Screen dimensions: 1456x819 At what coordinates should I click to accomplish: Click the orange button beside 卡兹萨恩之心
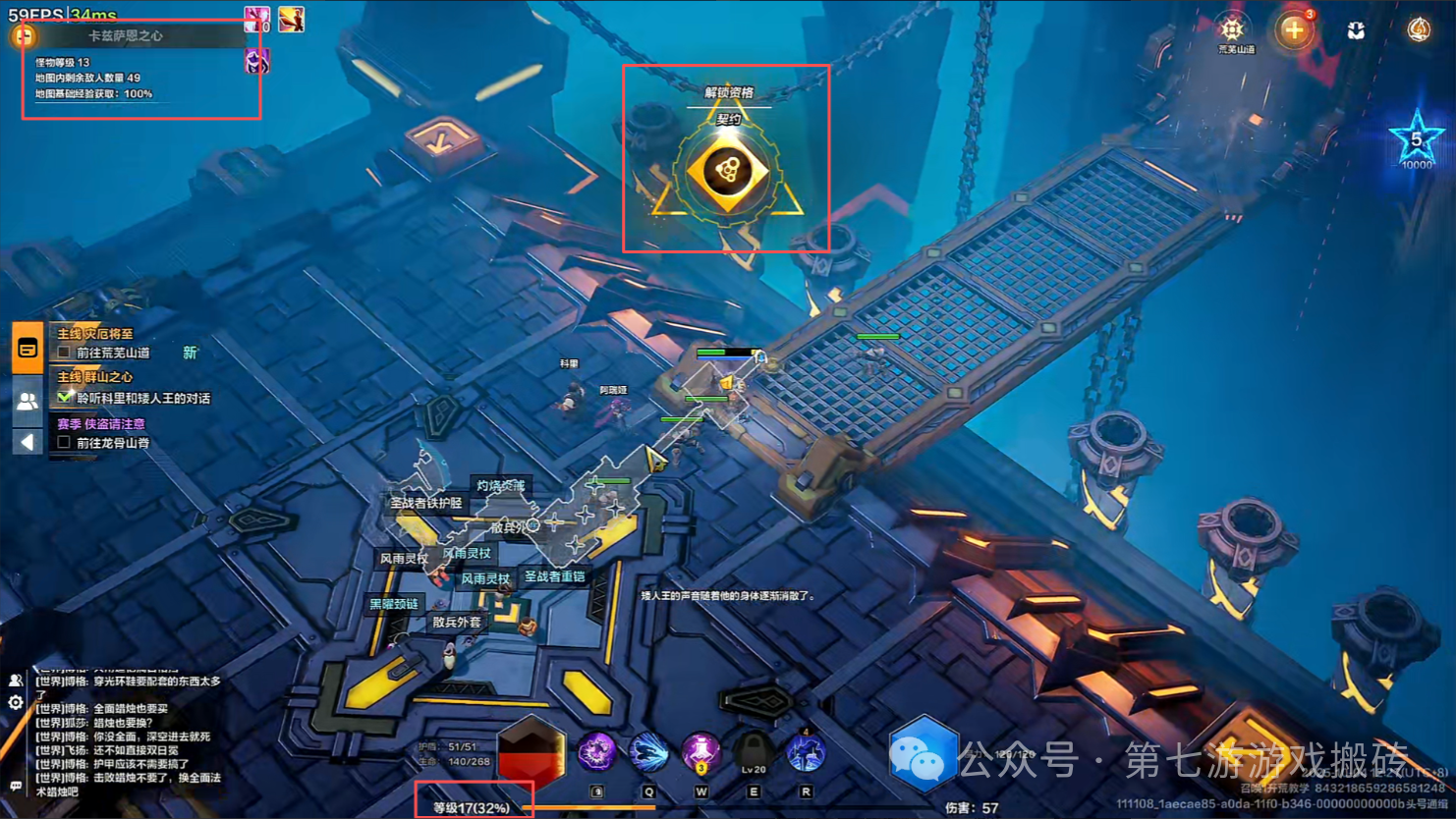click(24, 36)
